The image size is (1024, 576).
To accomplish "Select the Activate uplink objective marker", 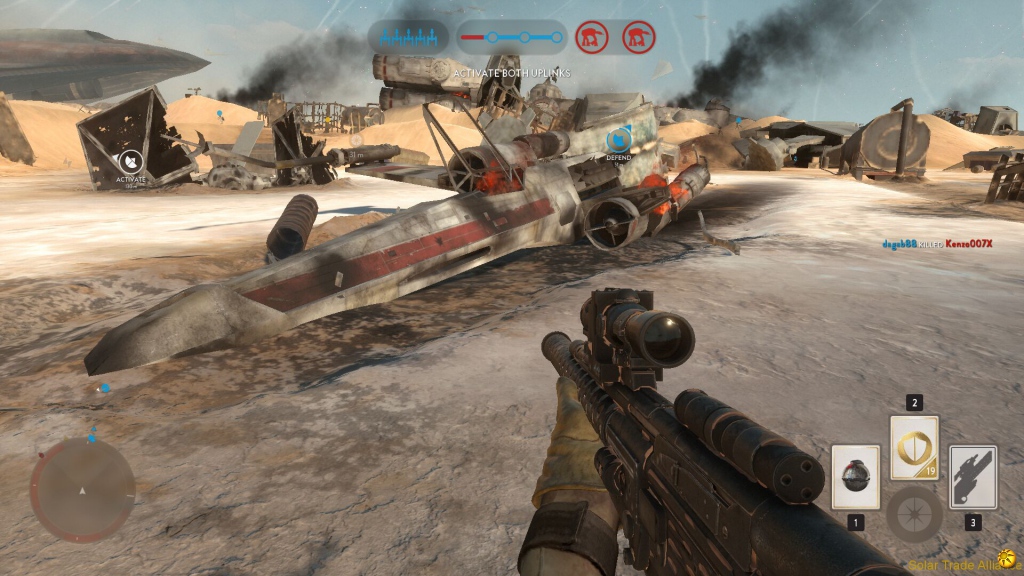I will coord(130,162).
